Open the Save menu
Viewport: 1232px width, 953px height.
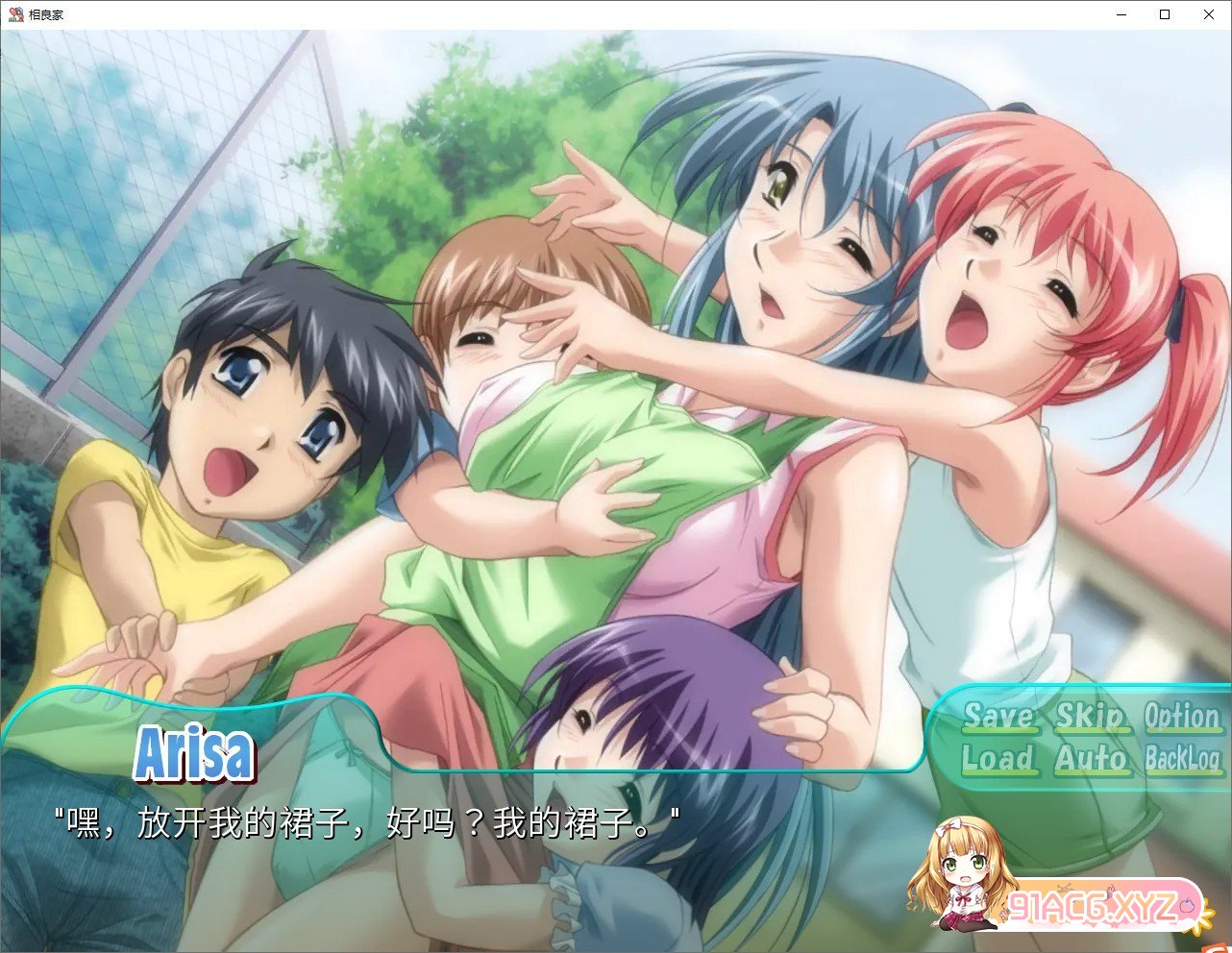[998, 717]
